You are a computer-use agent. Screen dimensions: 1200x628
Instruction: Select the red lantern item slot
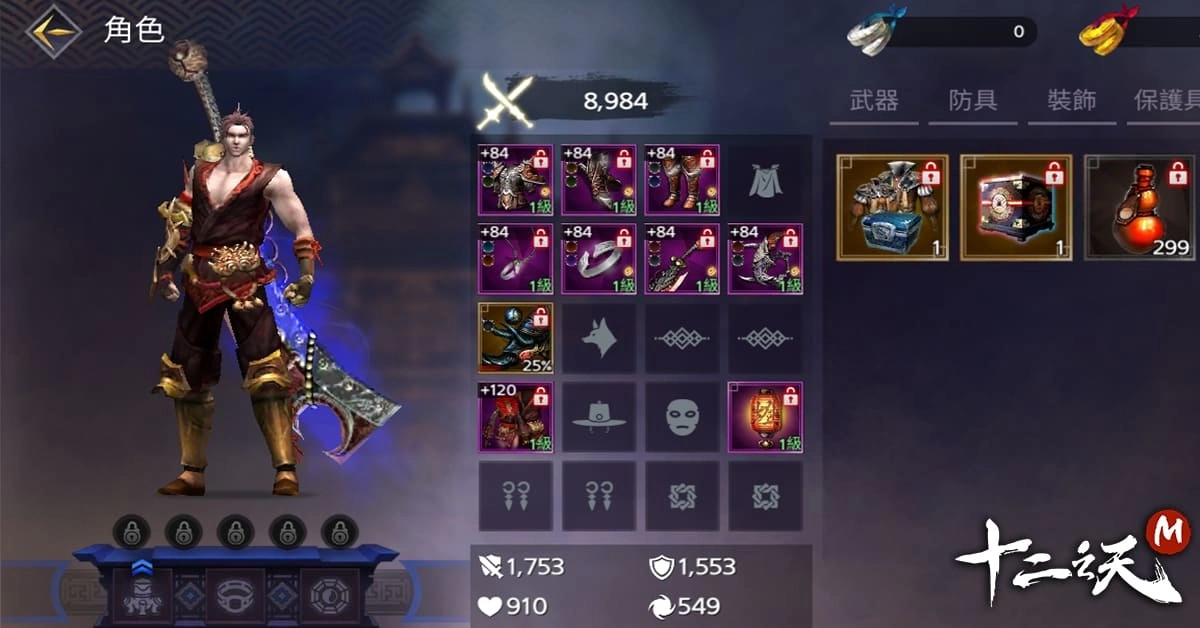pos(764,417)
